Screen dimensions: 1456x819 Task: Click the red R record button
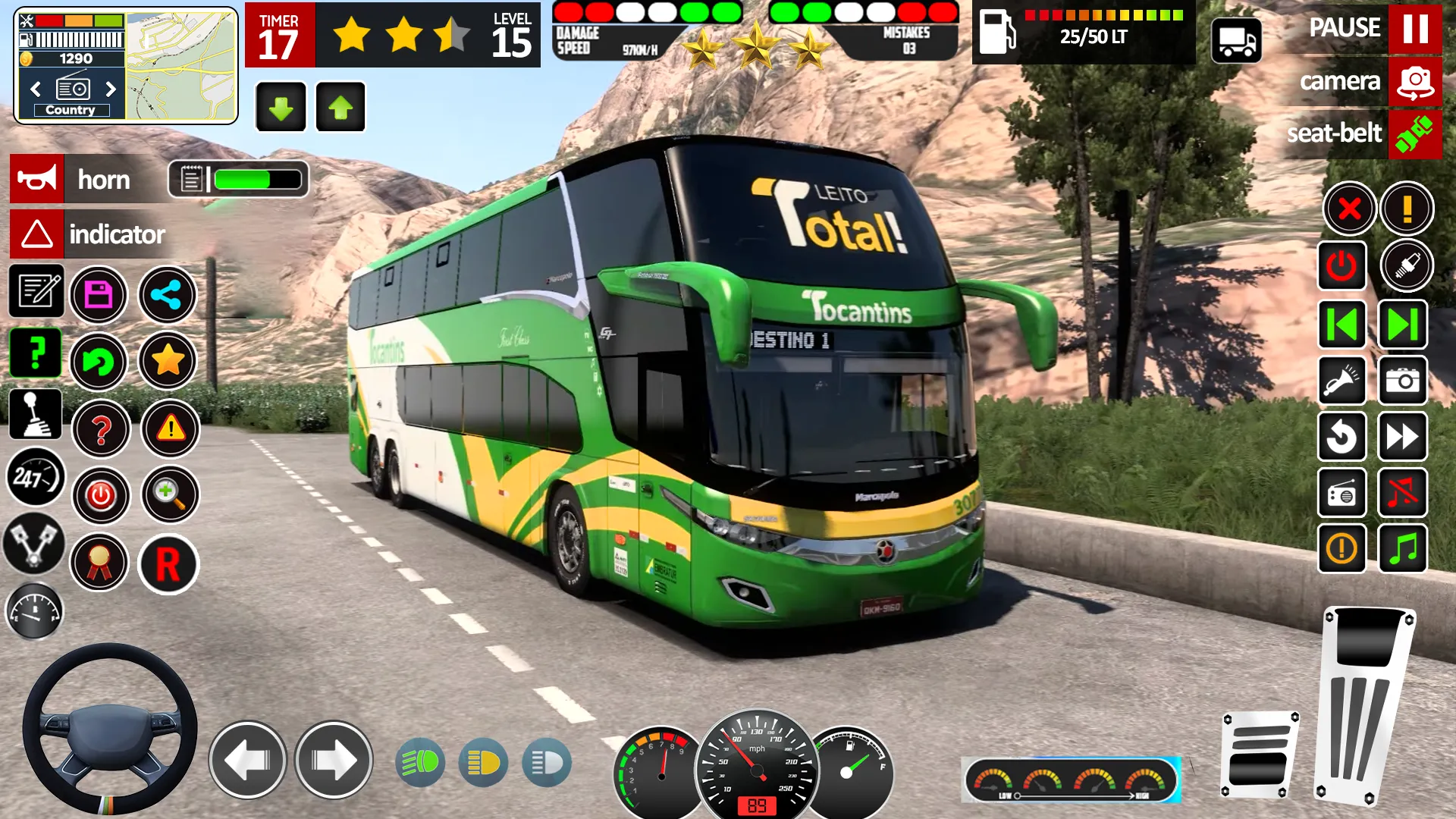(168, 564)
